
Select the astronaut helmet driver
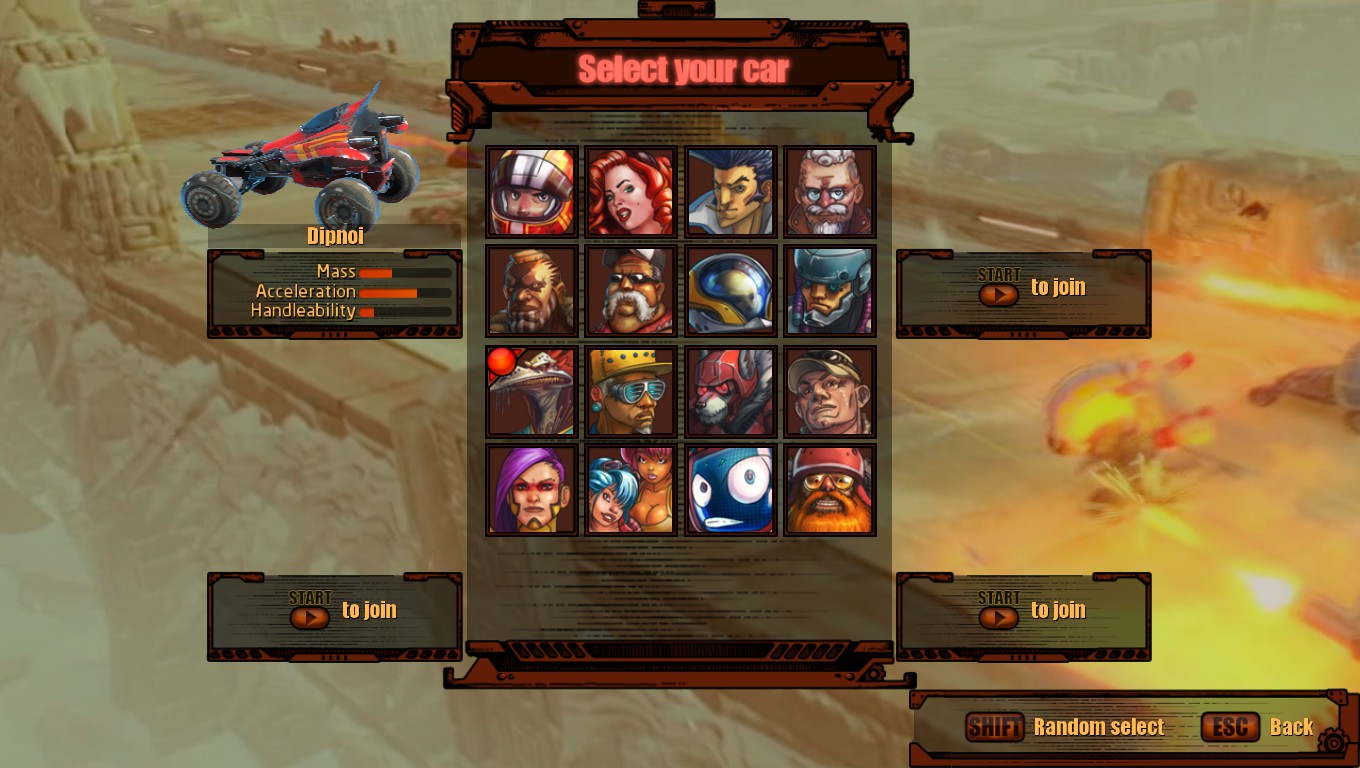(731, 291)
